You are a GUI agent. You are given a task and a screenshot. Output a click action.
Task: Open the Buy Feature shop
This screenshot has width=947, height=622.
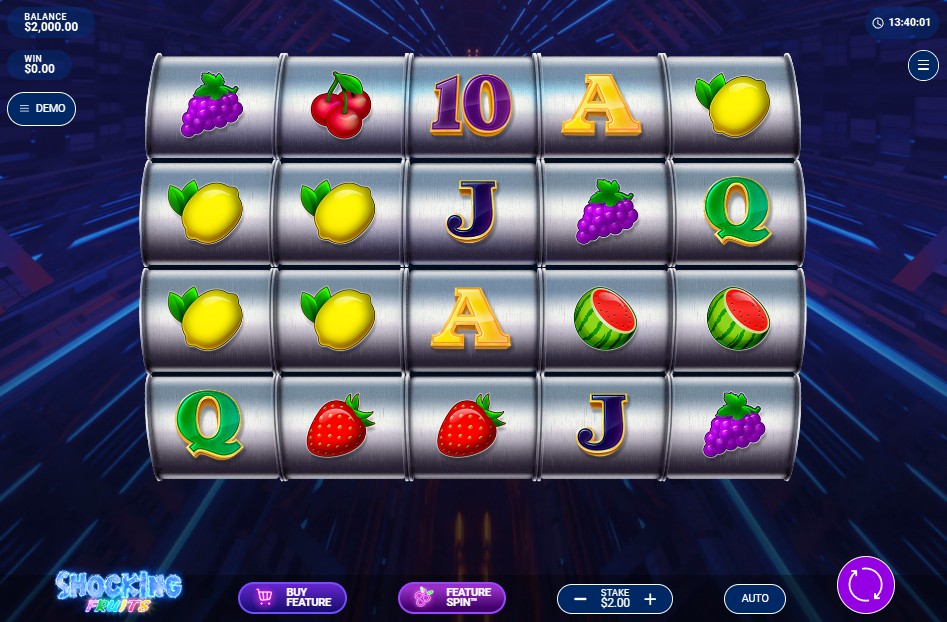tap(292, 598)
